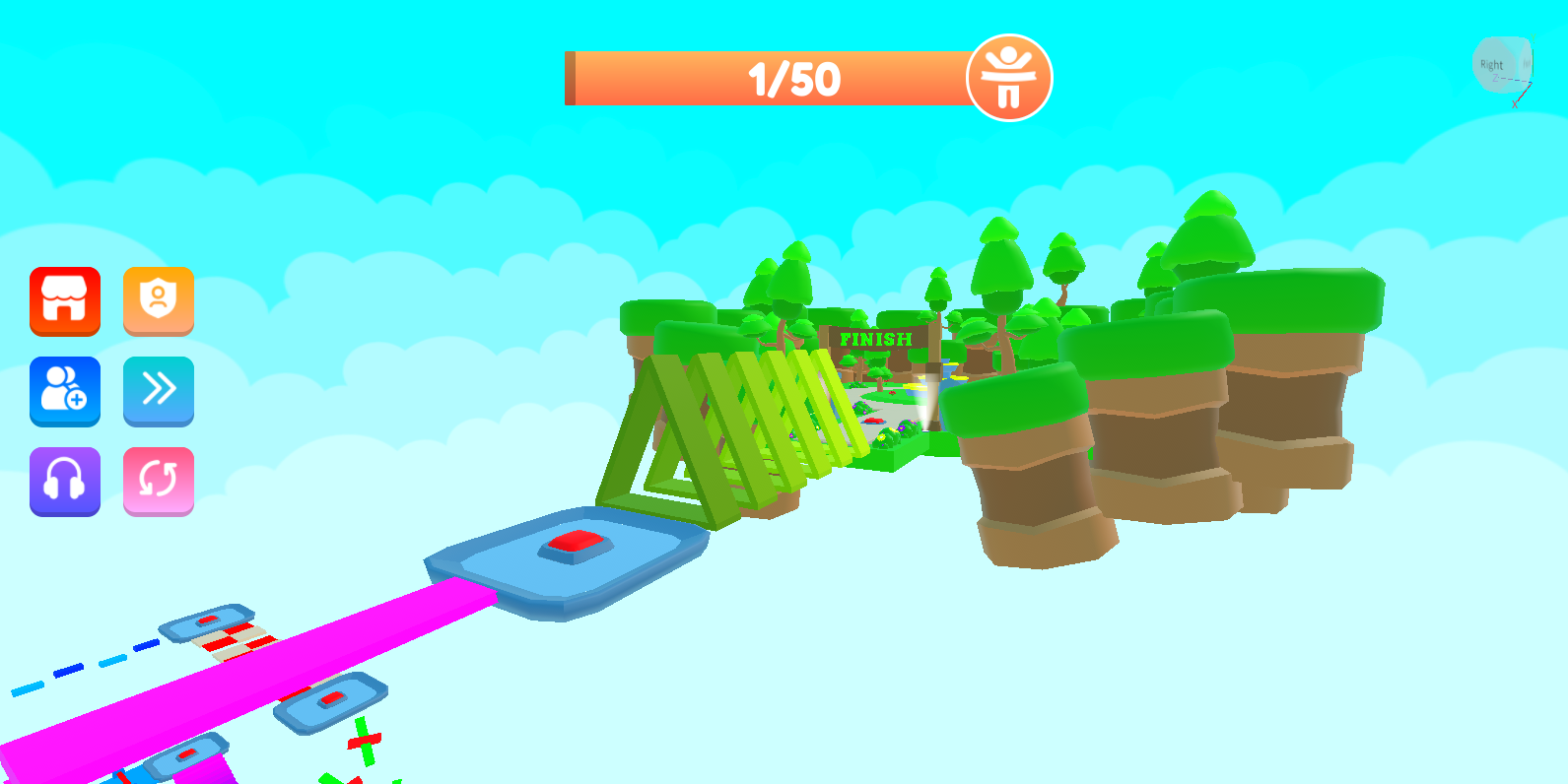Click the restart/respawn icon

point(159,481)
